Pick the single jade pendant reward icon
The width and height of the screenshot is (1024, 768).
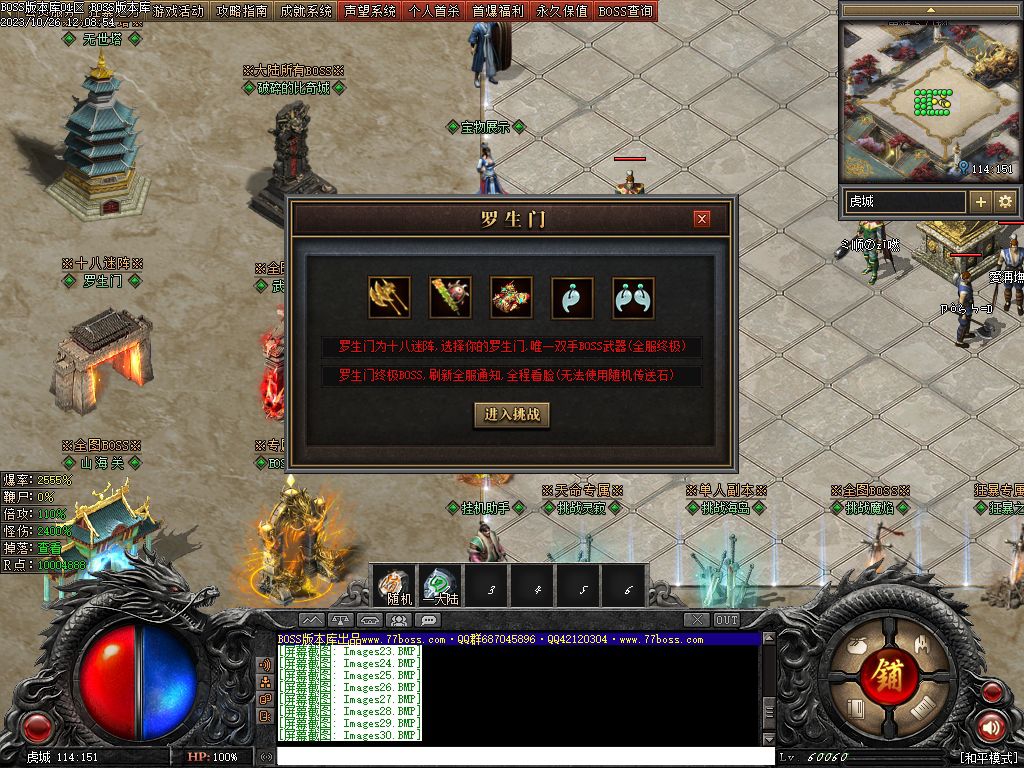pyautogui.click(x=572, y=297)
